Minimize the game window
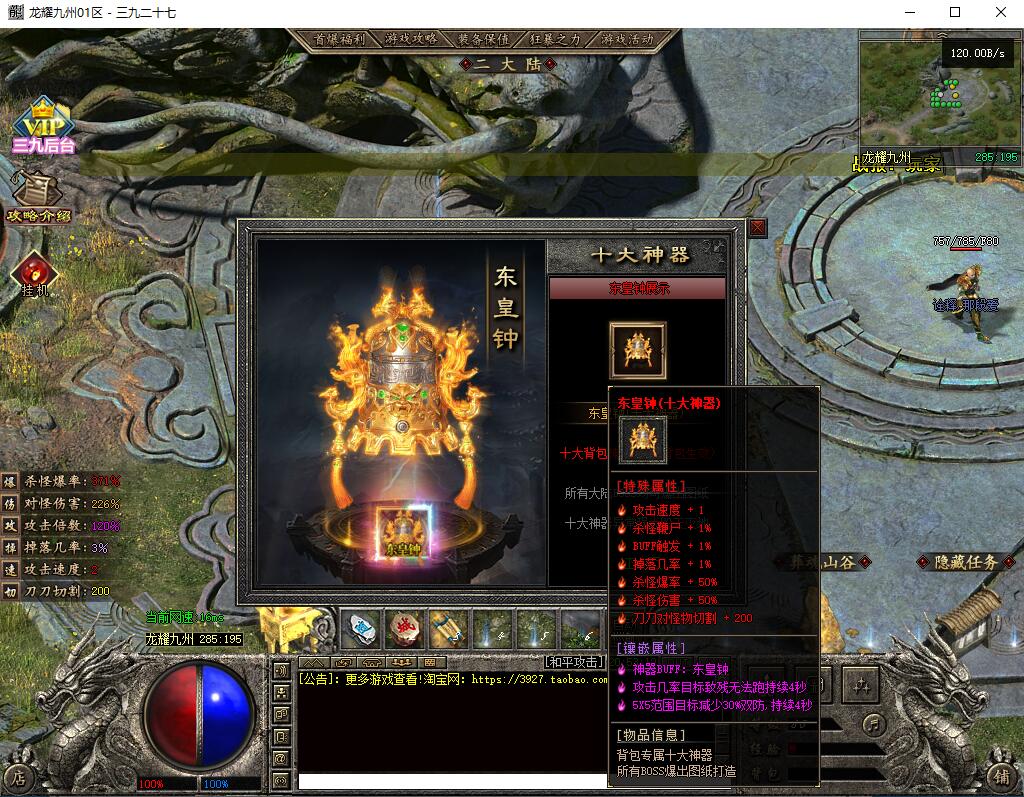1024x797 pixels. tap(910, 12)
